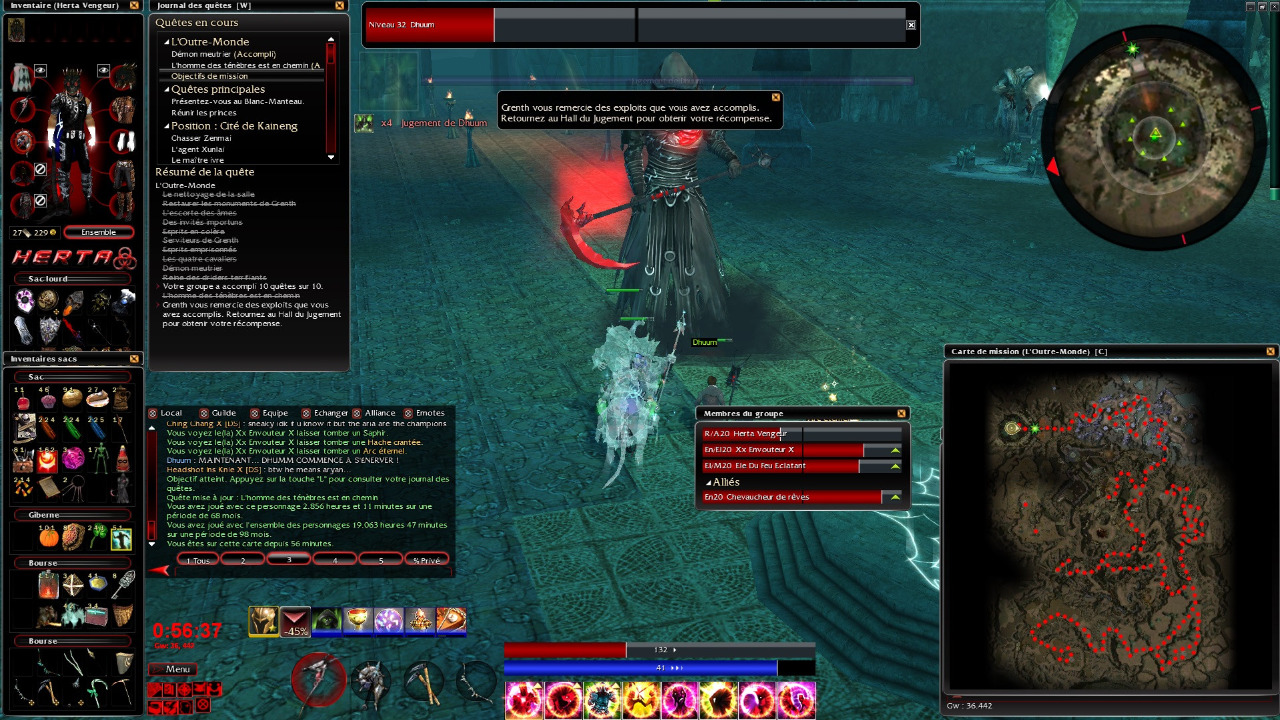The width and height of the screenshot is (1280, 720).
Task: Select the 'Objectifs de mission' quest entry
Action: [209, 76]
